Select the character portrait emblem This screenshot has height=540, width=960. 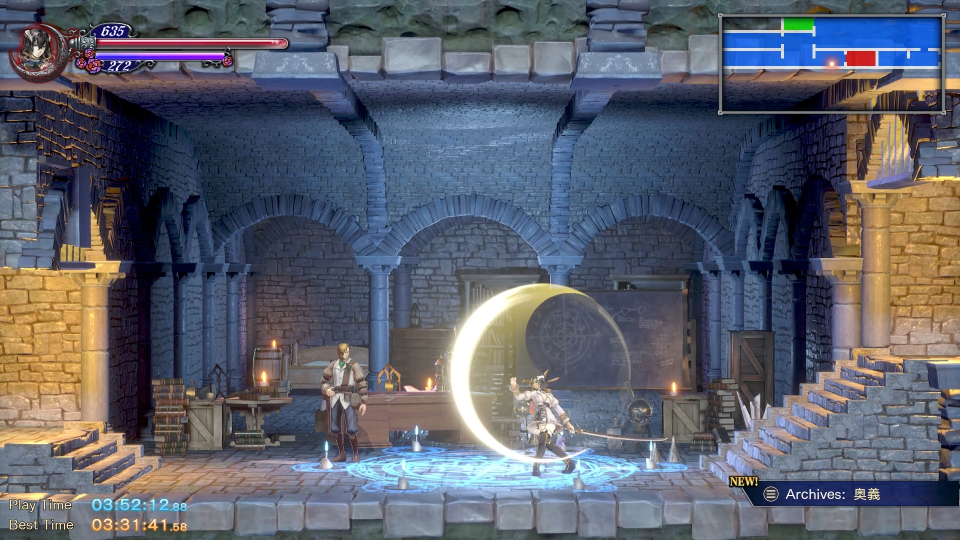click(x=37, y=54)
